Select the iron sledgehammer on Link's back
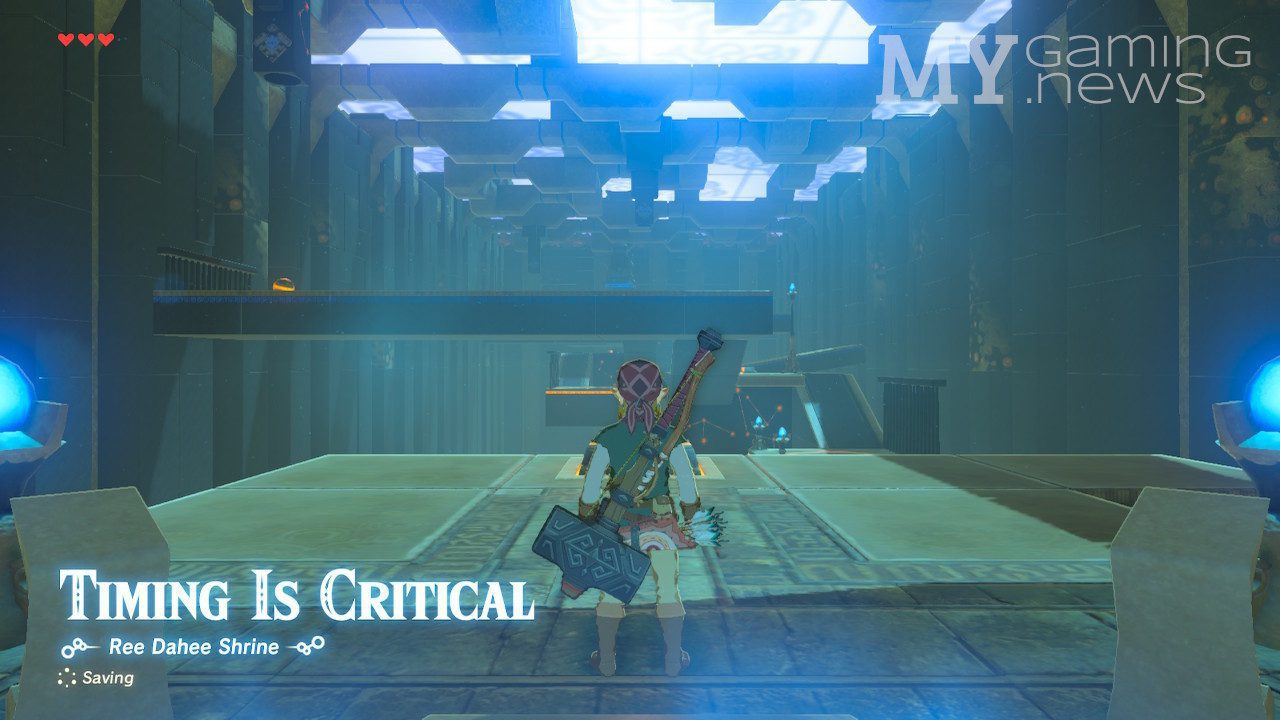 585,545
